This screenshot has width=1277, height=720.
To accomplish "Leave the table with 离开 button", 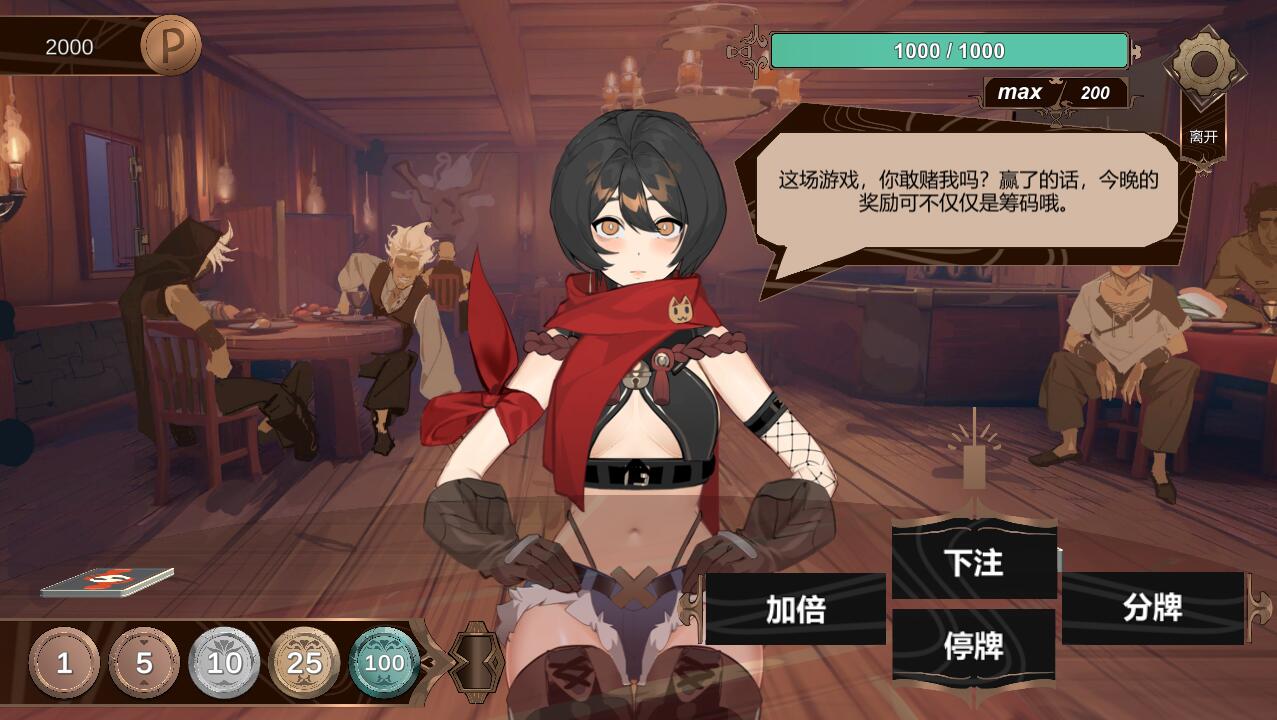I will (x=1203, y=136).
